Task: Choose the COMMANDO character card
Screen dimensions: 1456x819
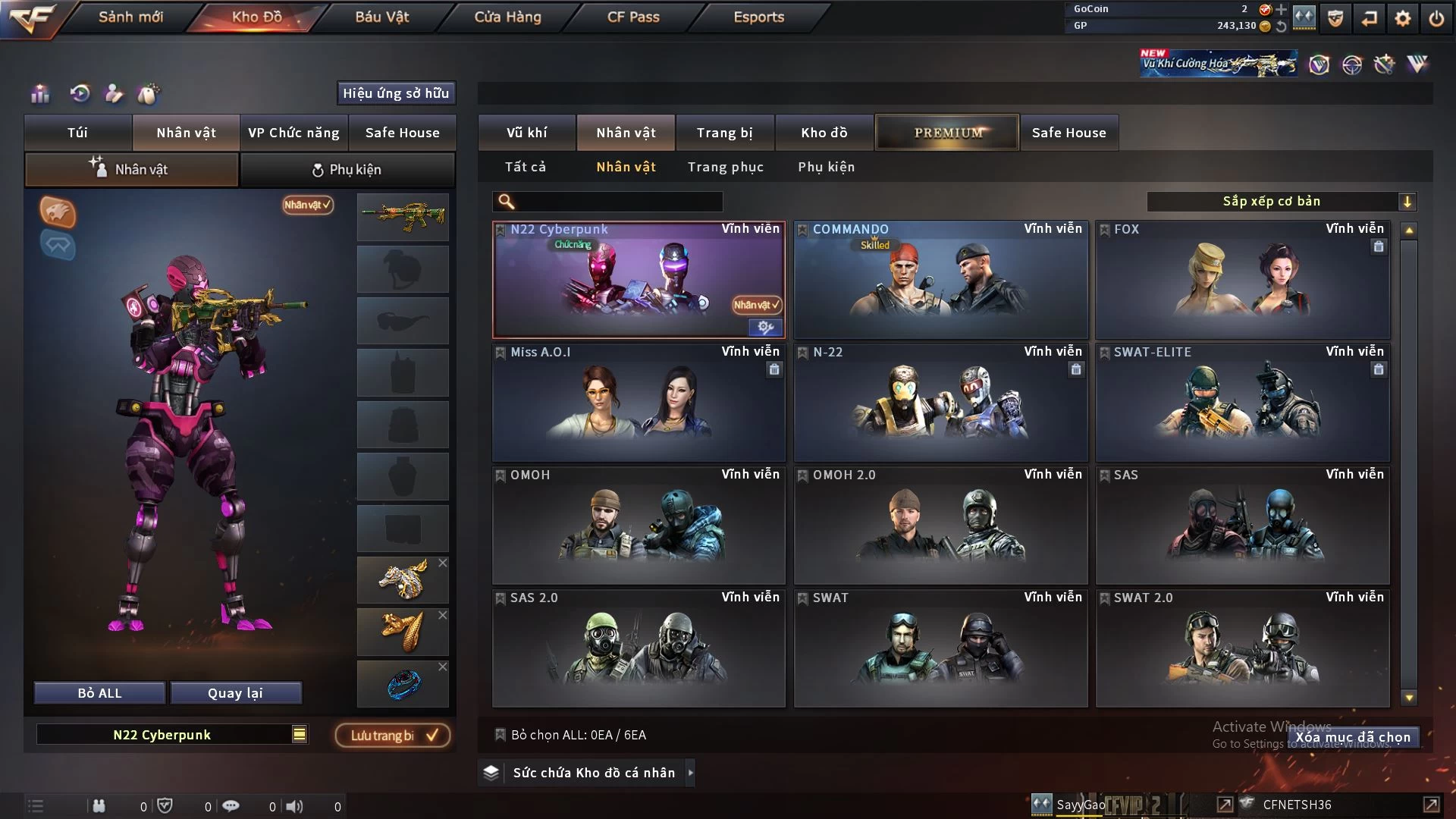Action: coord(940,280)
